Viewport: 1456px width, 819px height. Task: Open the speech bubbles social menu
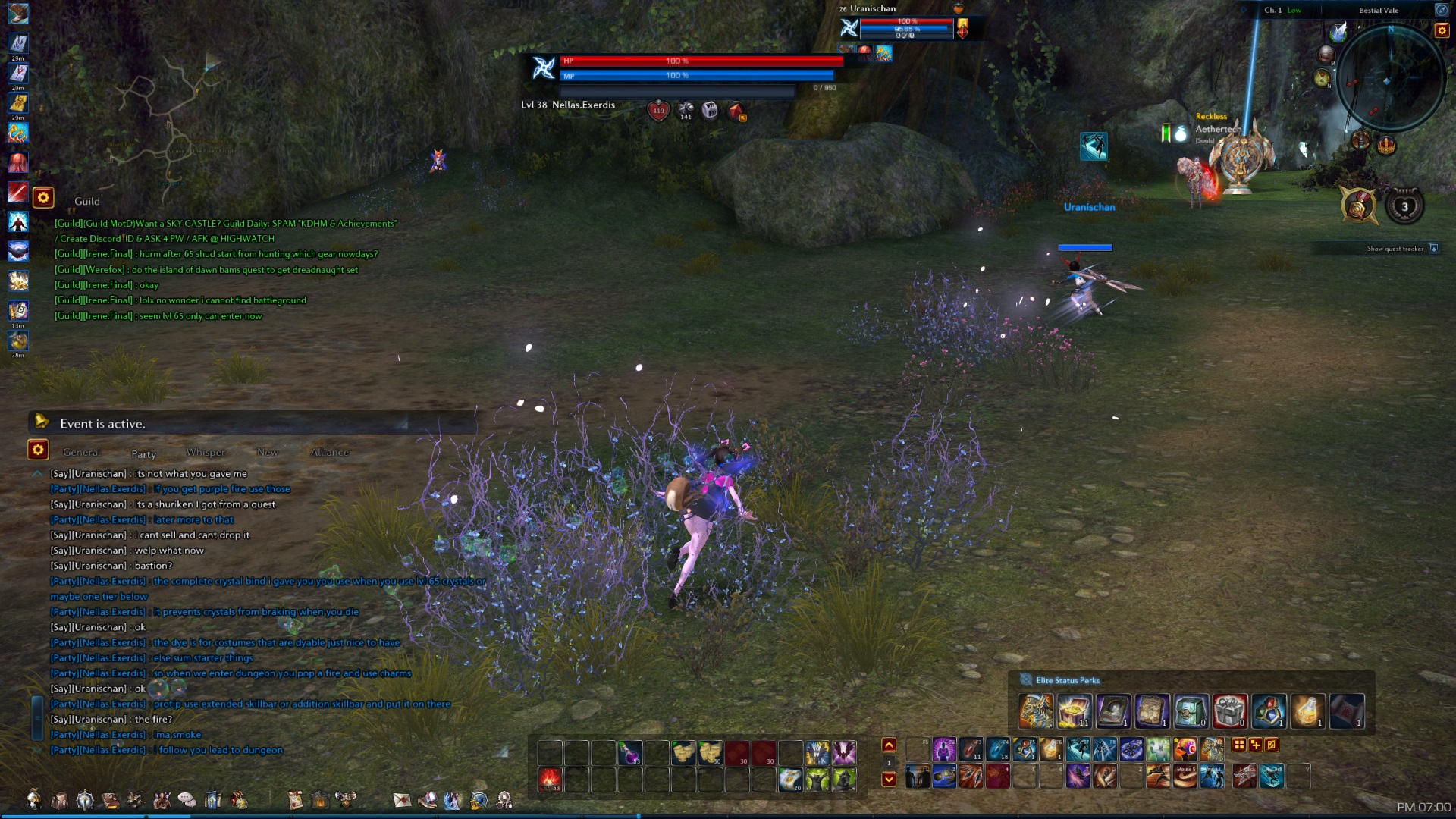(187, 800)
